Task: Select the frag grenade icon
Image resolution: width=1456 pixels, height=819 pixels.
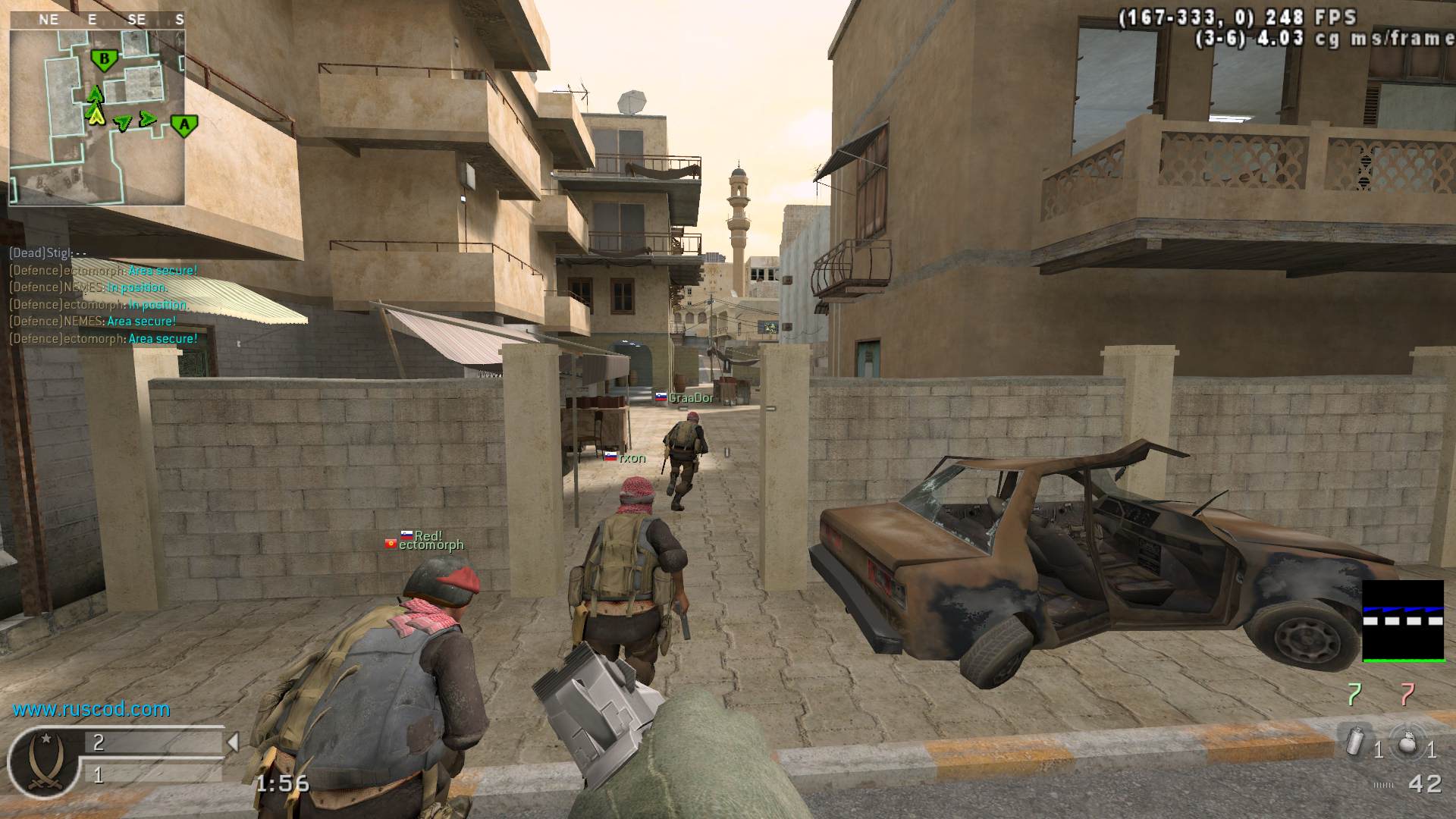Action: point(1408,742)
